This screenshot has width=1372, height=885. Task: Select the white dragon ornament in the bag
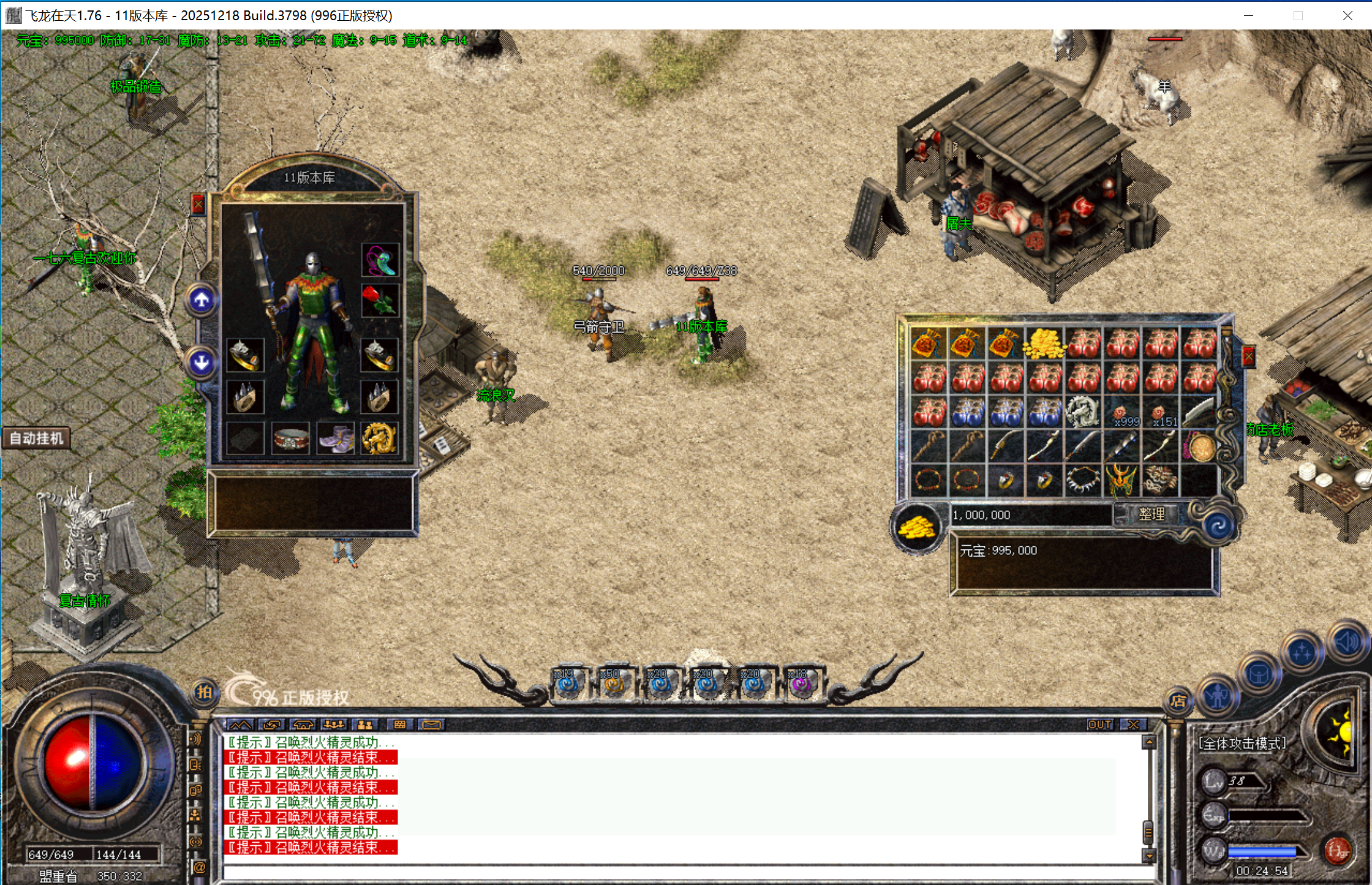[1083, 411]
